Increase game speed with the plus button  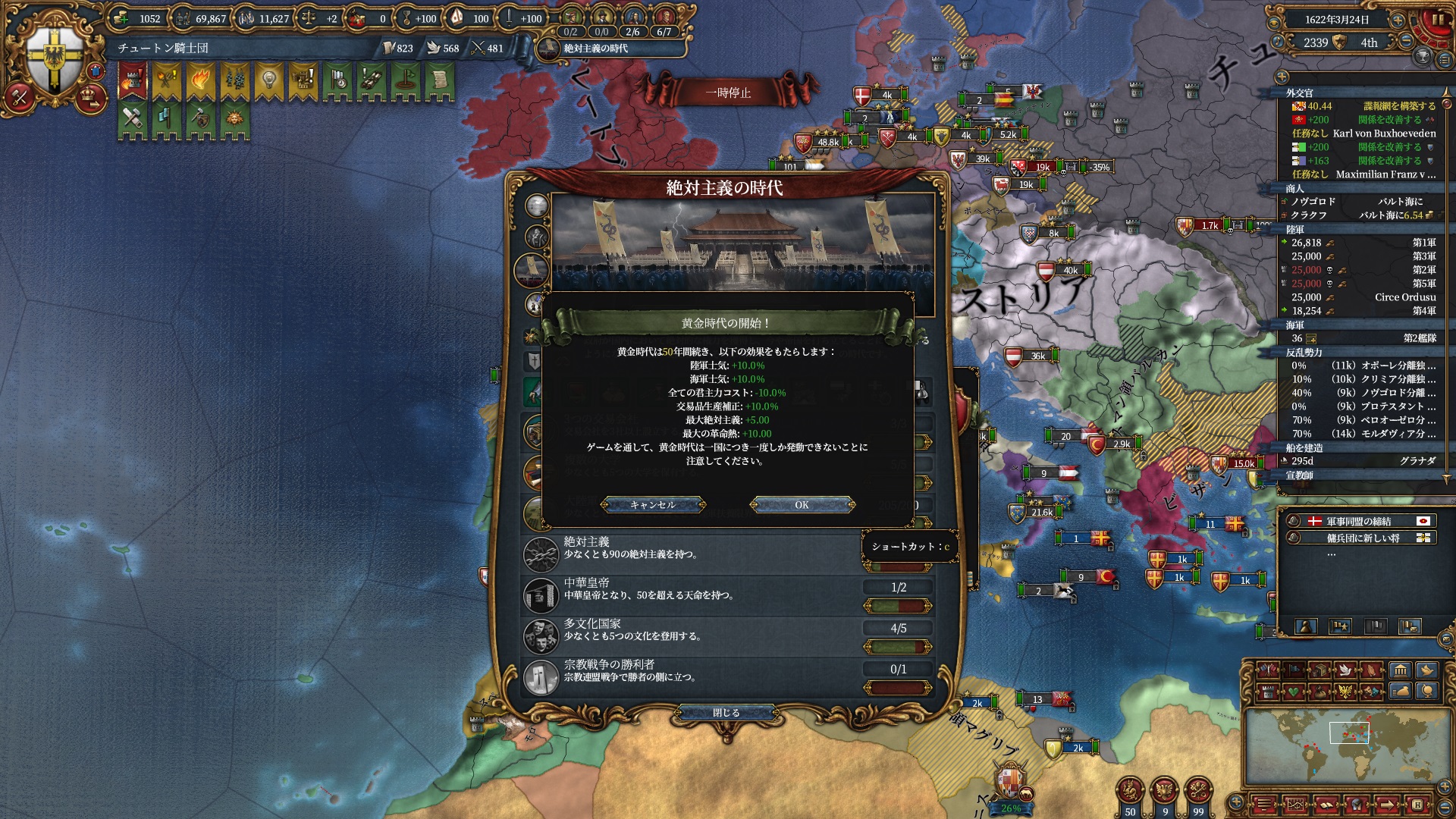(1397, 20)
